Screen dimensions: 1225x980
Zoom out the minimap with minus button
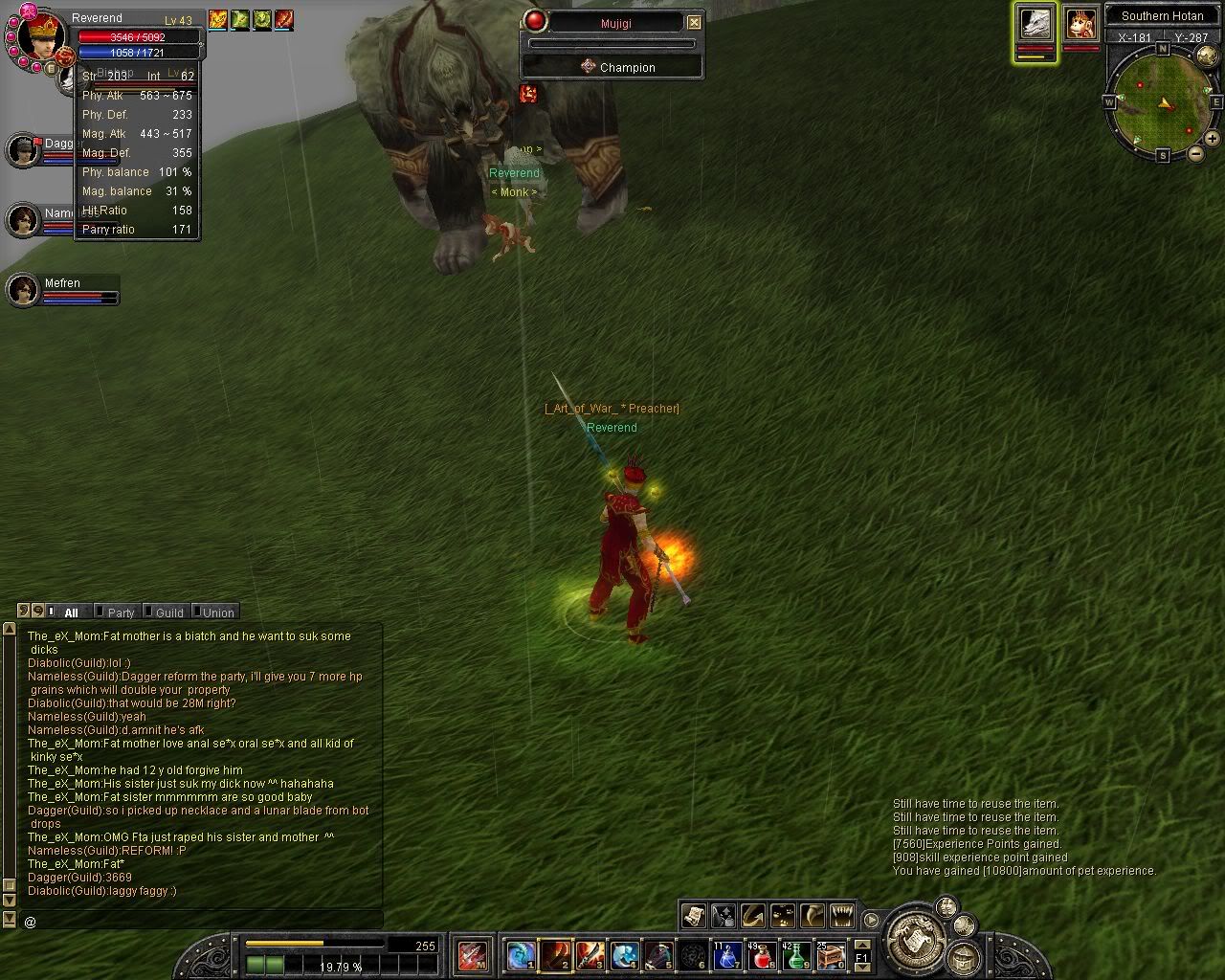[x=1195, y=154]
